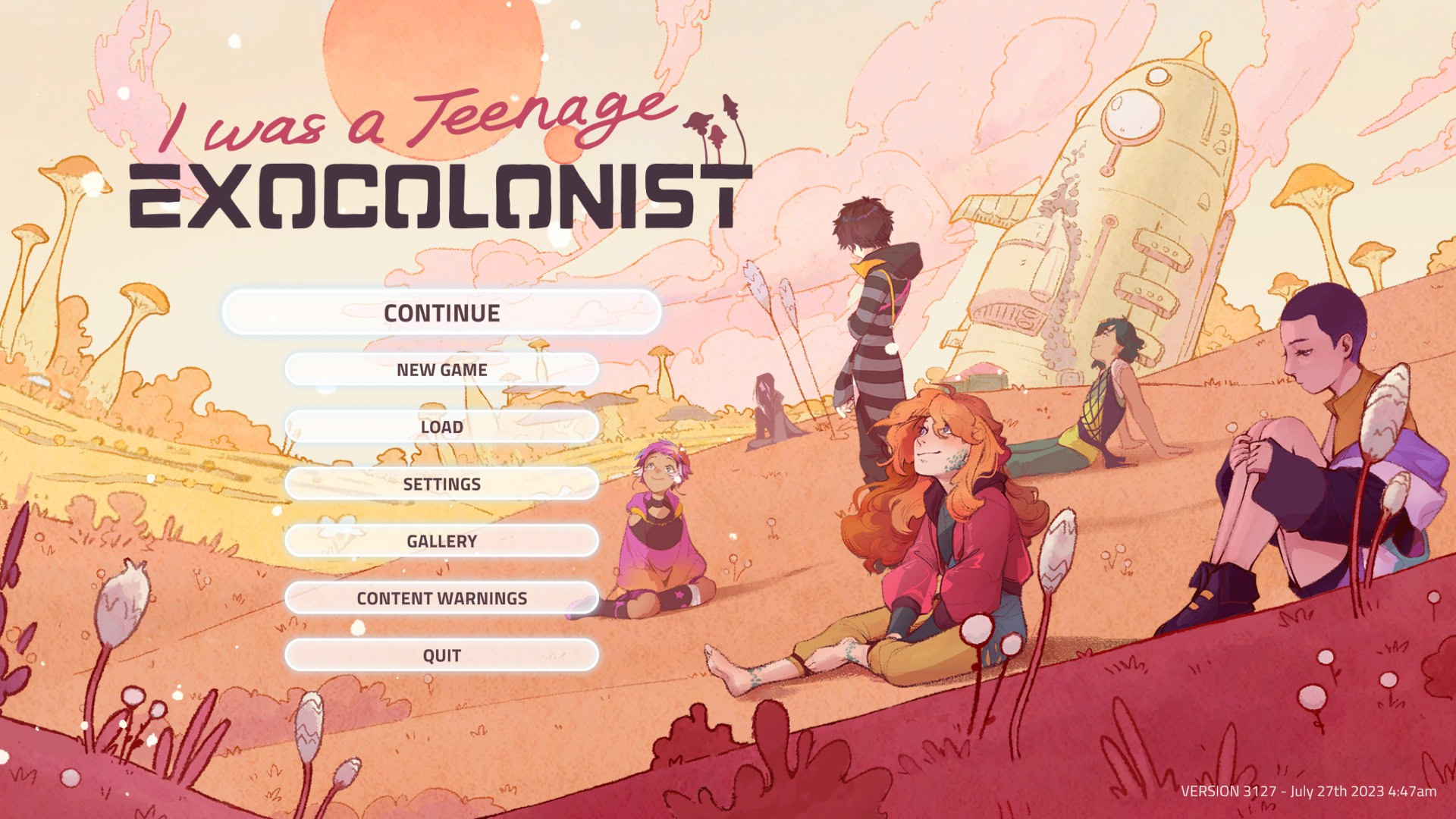Click the CONTINUE button
1456x819 pixels.
pyautogui.click(x=442, y=312)
